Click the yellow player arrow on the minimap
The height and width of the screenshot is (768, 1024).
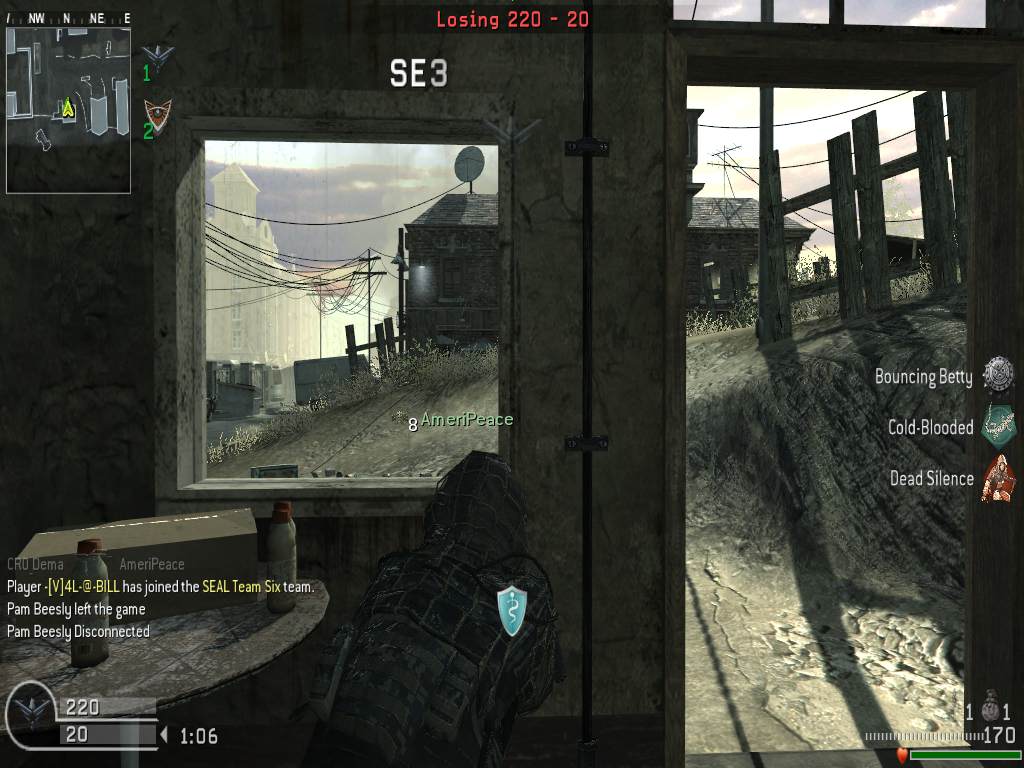point(68,108)
